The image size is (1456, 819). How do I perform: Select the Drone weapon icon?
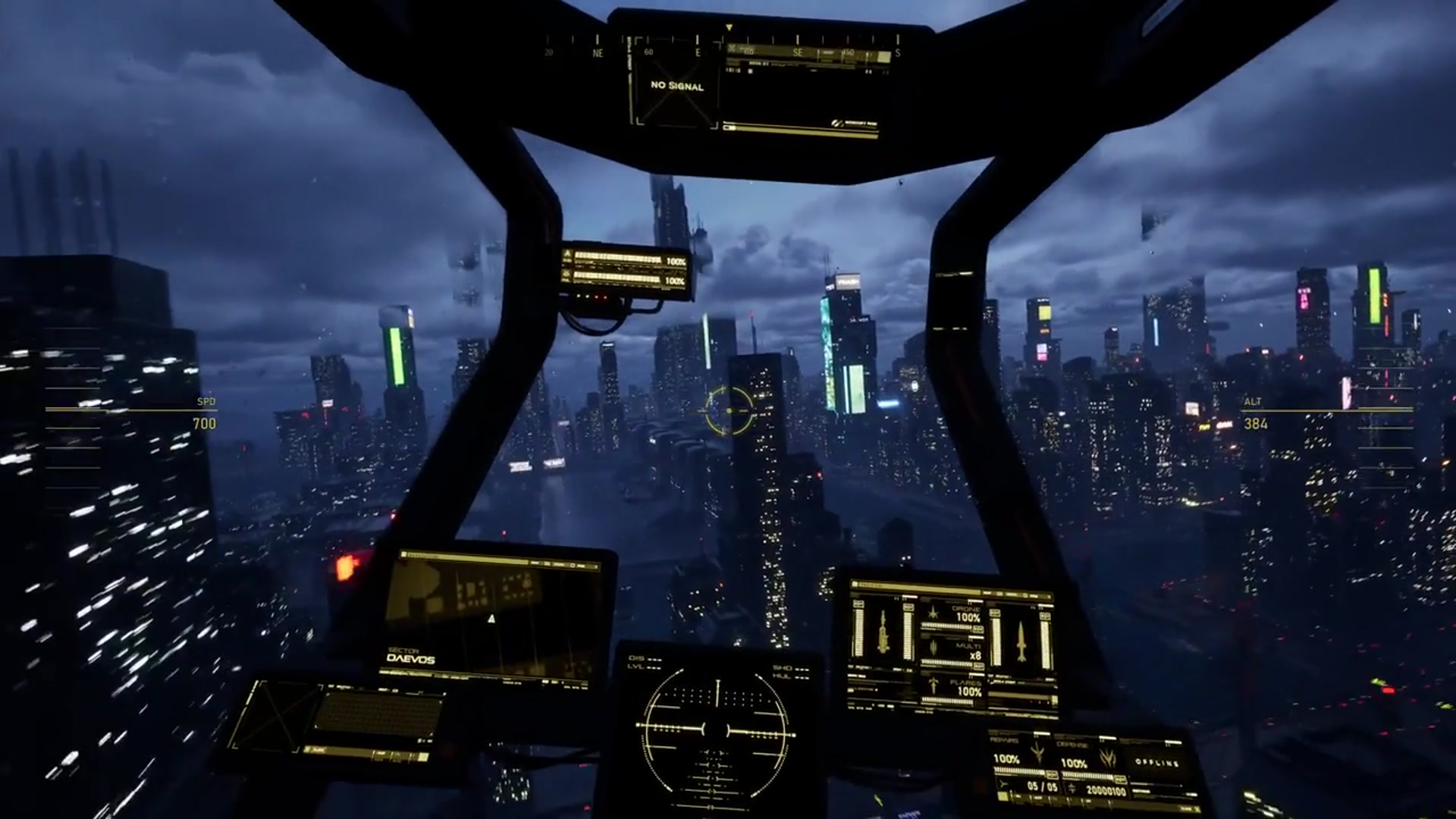click(x=934, y=614)
